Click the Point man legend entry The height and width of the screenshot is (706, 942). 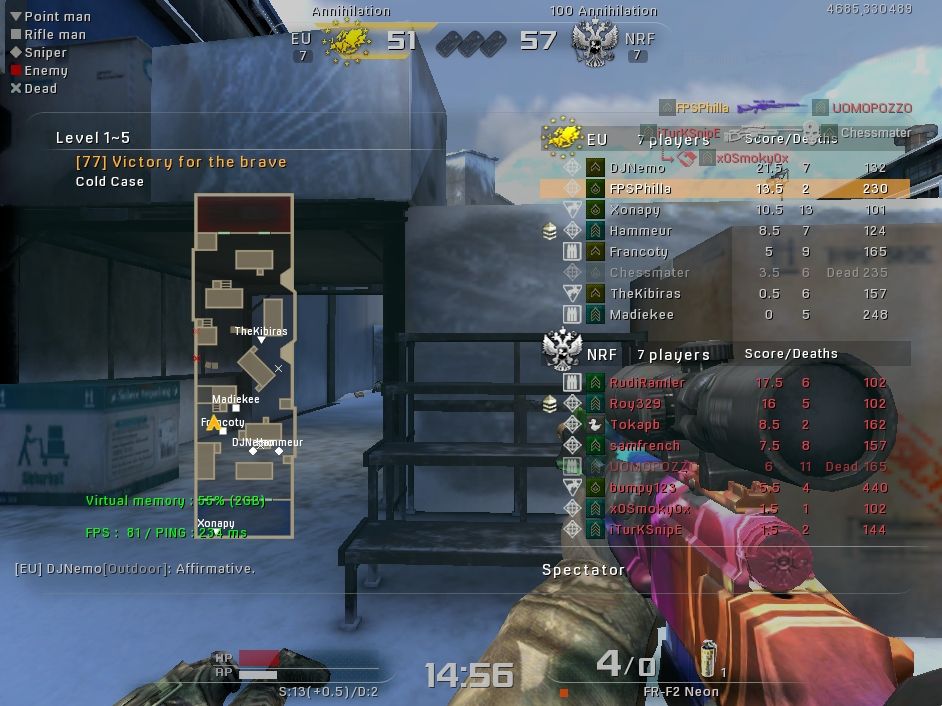point(56,17)
